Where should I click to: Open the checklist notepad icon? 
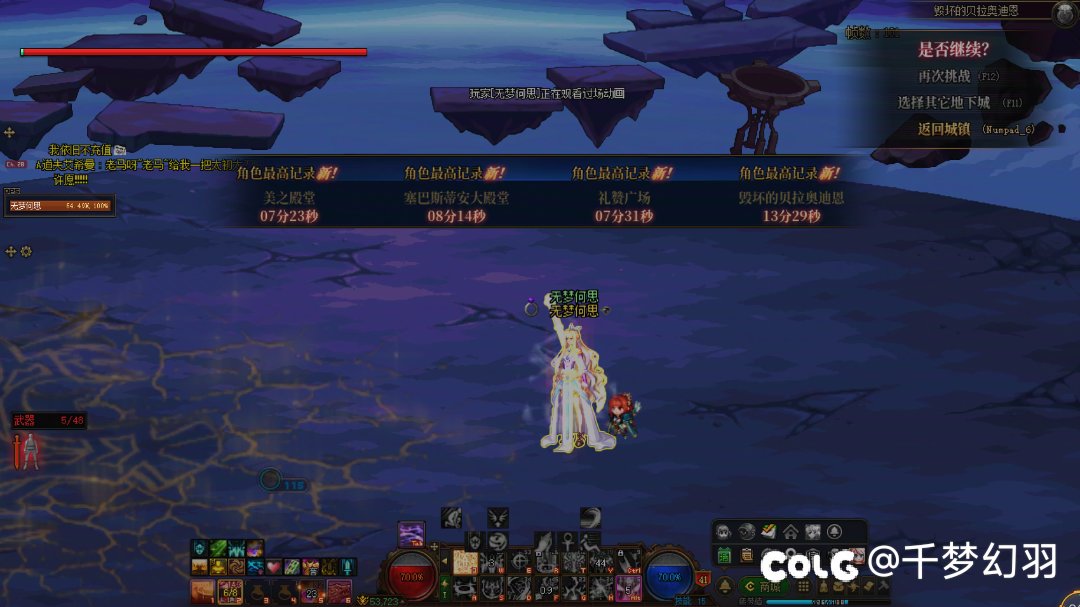tap(746, 555)
